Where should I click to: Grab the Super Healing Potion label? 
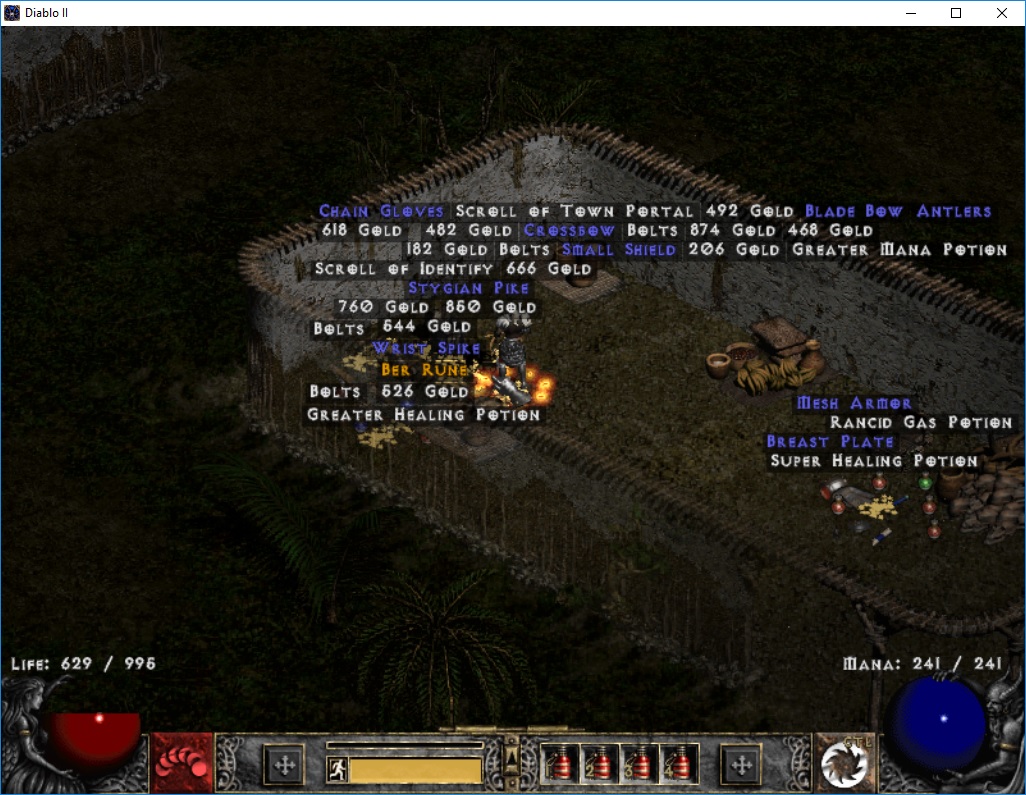[874, 461]
